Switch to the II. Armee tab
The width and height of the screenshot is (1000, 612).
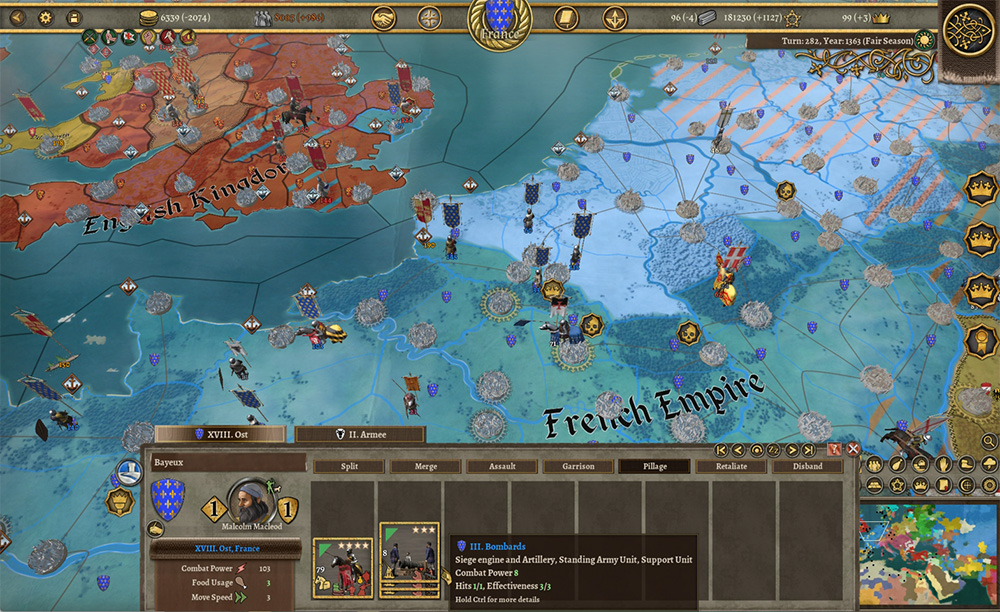click(360, 434)
